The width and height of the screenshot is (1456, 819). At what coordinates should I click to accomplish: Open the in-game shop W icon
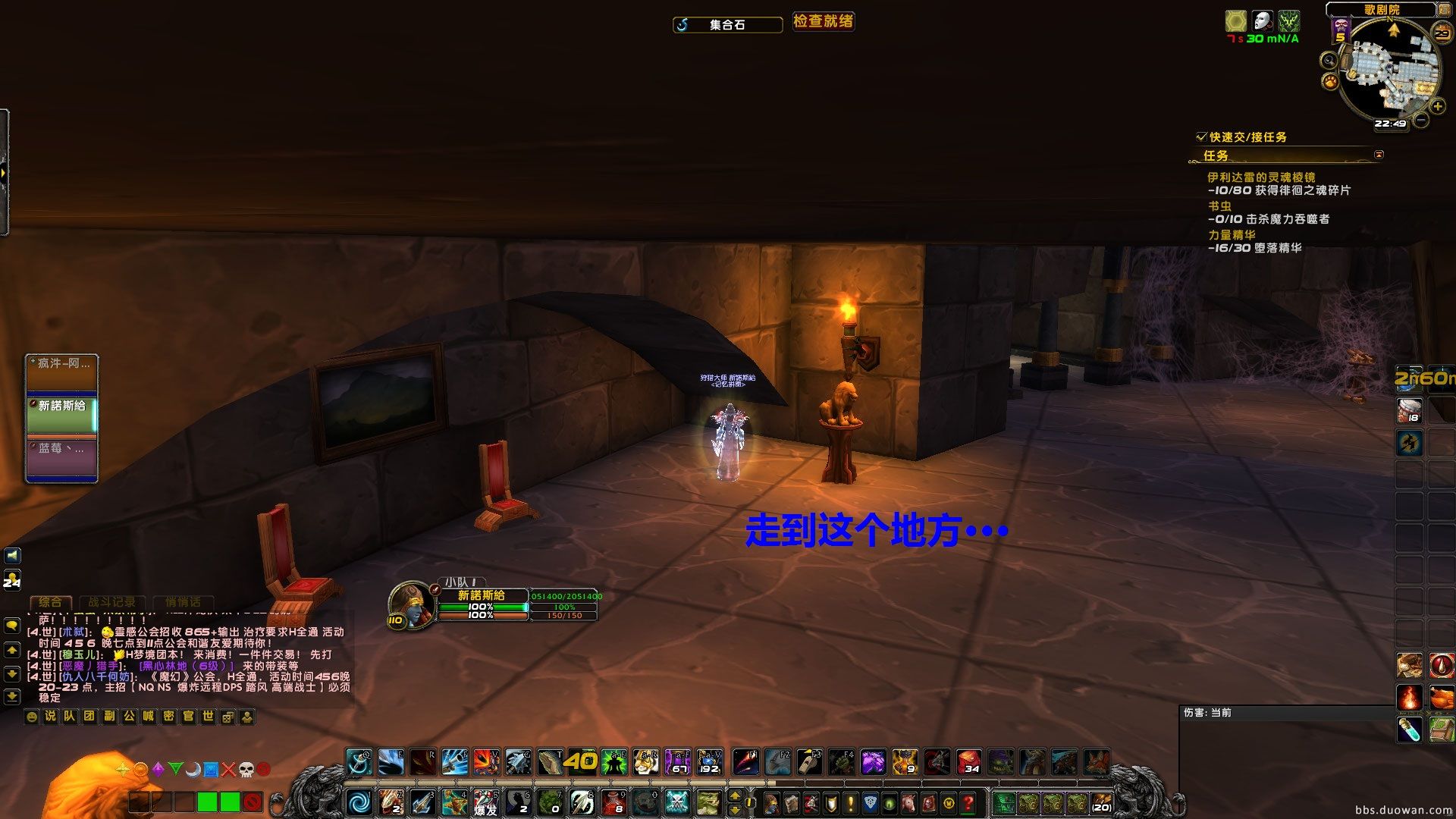[948, 802]
